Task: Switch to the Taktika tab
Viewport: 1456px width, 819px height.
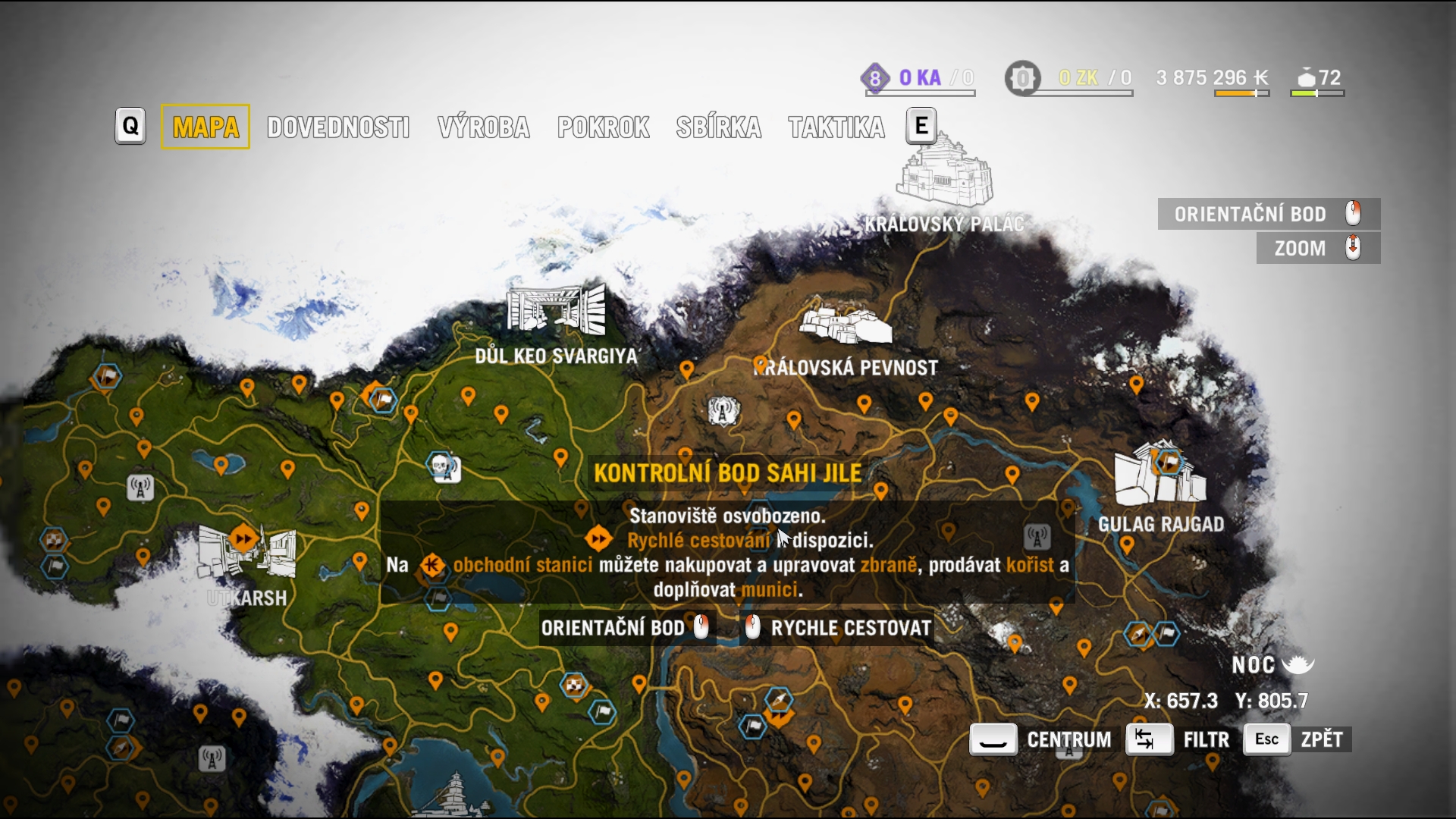Action: (x=836, y=127)
